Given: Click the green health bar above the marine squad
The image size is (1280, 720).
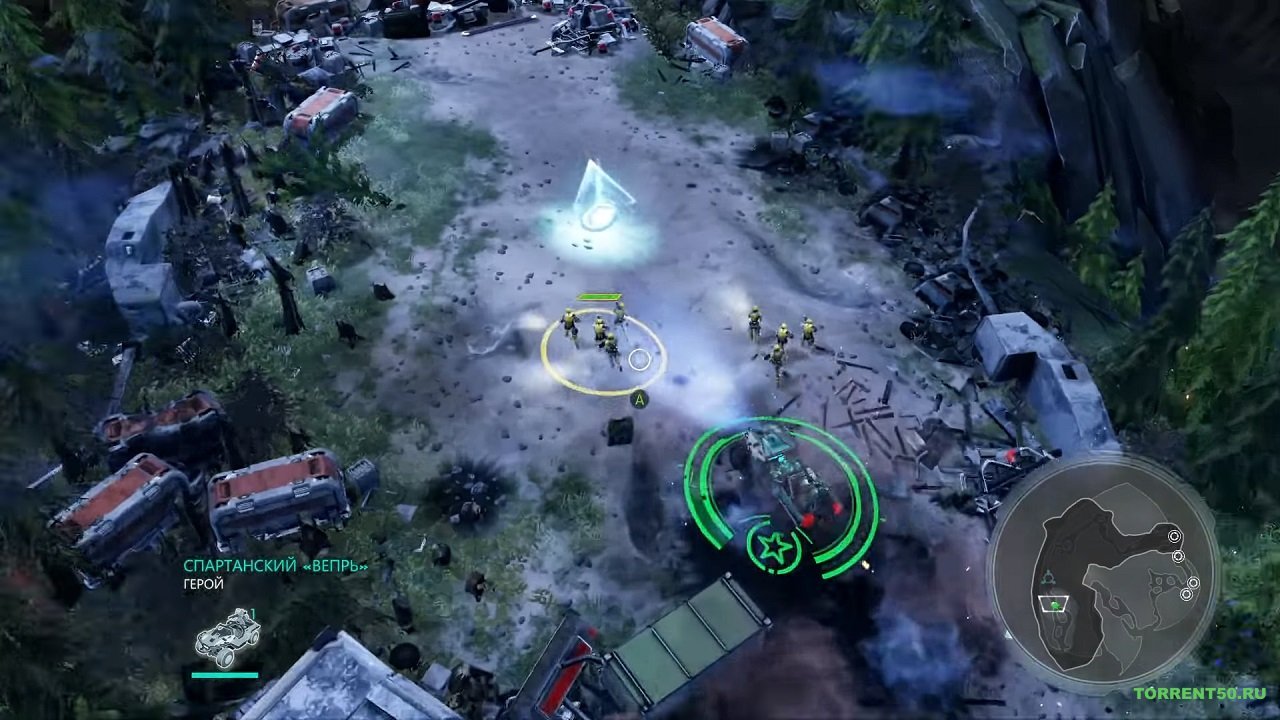Looking at the screenshot, I should tap(598, 297).
